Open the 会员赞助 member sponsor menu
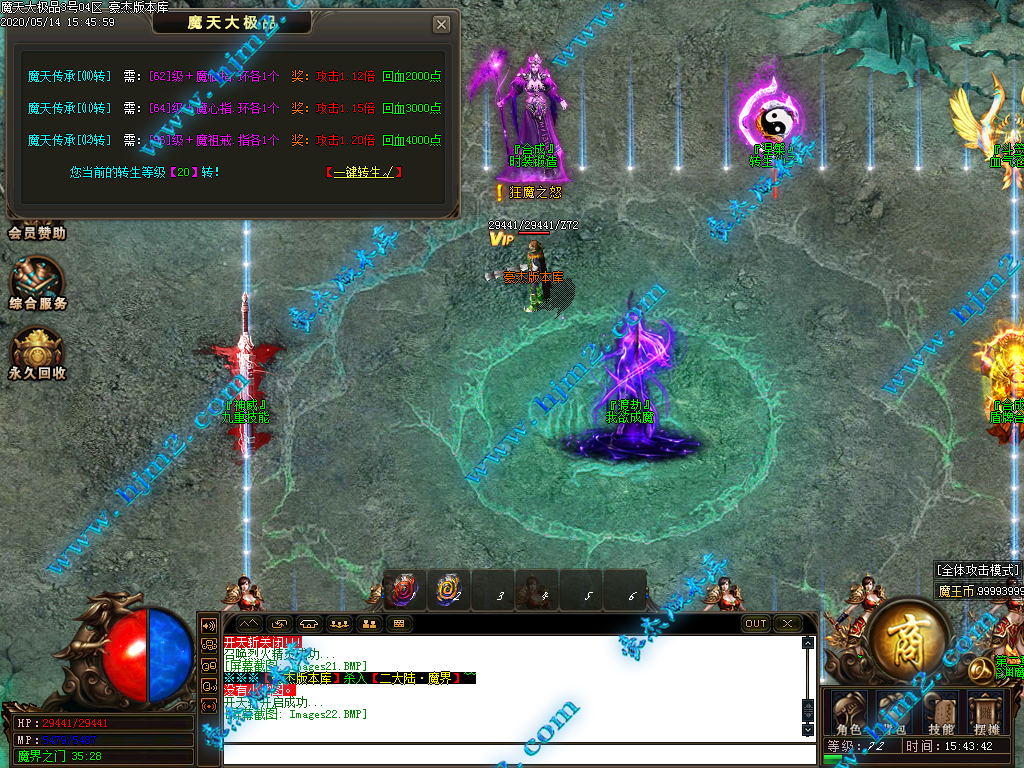 pos(37,232)
